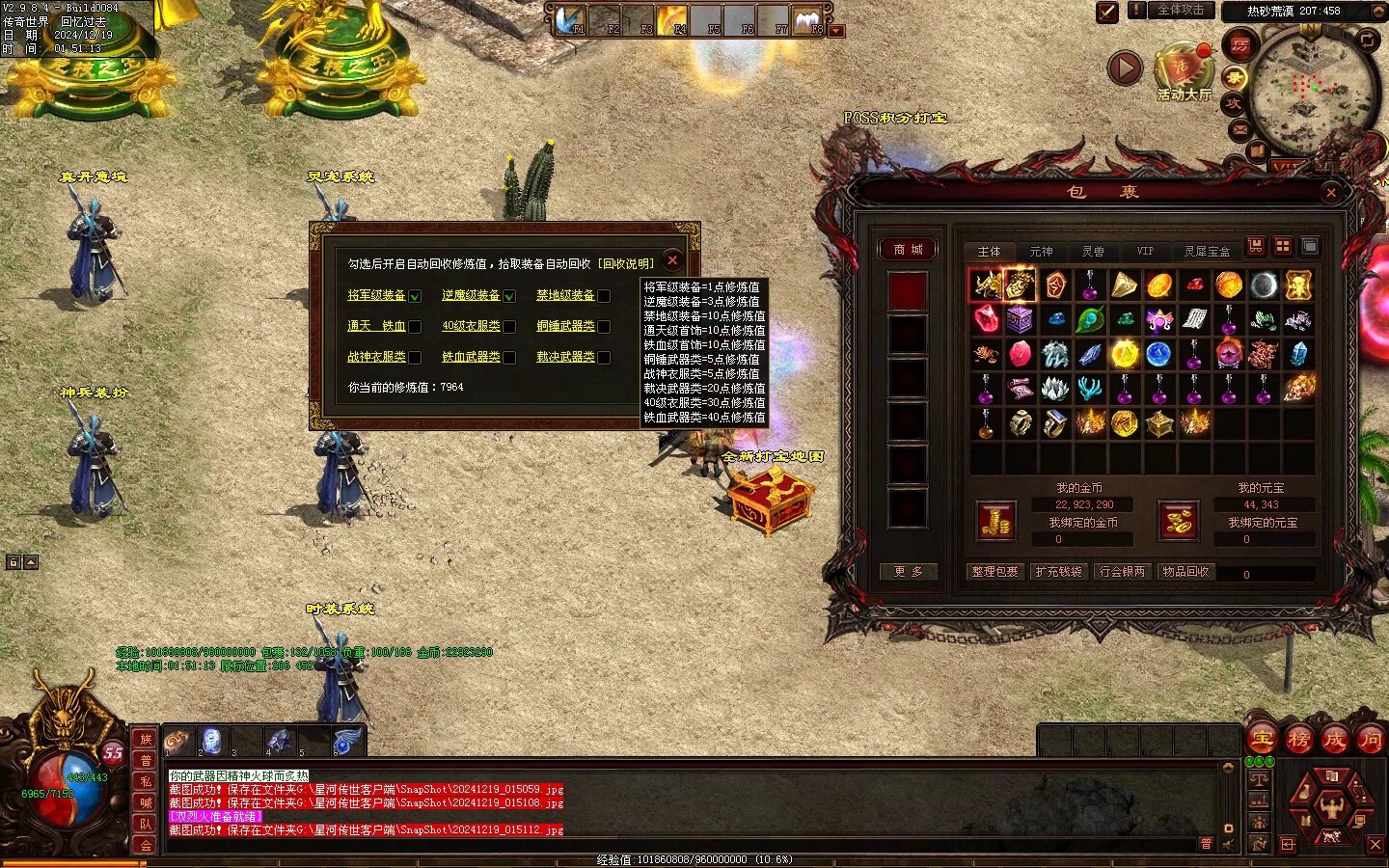Open the 行会银两 guild silver button
The width and height of the screenshot is (1389, 868).
(x=1122, y=572)
